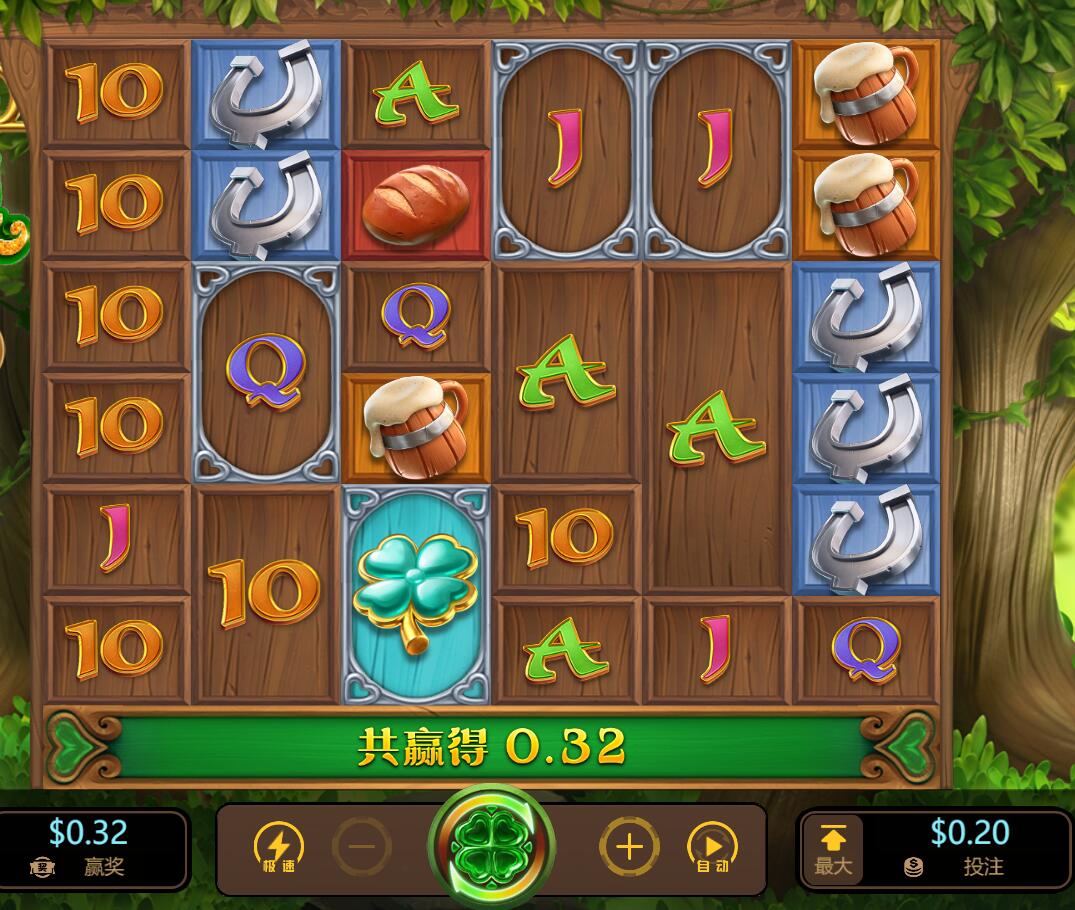This screenshot has width=1075, height=910.
Task: Open the $0.32 winnings panel
Action: 90,848
